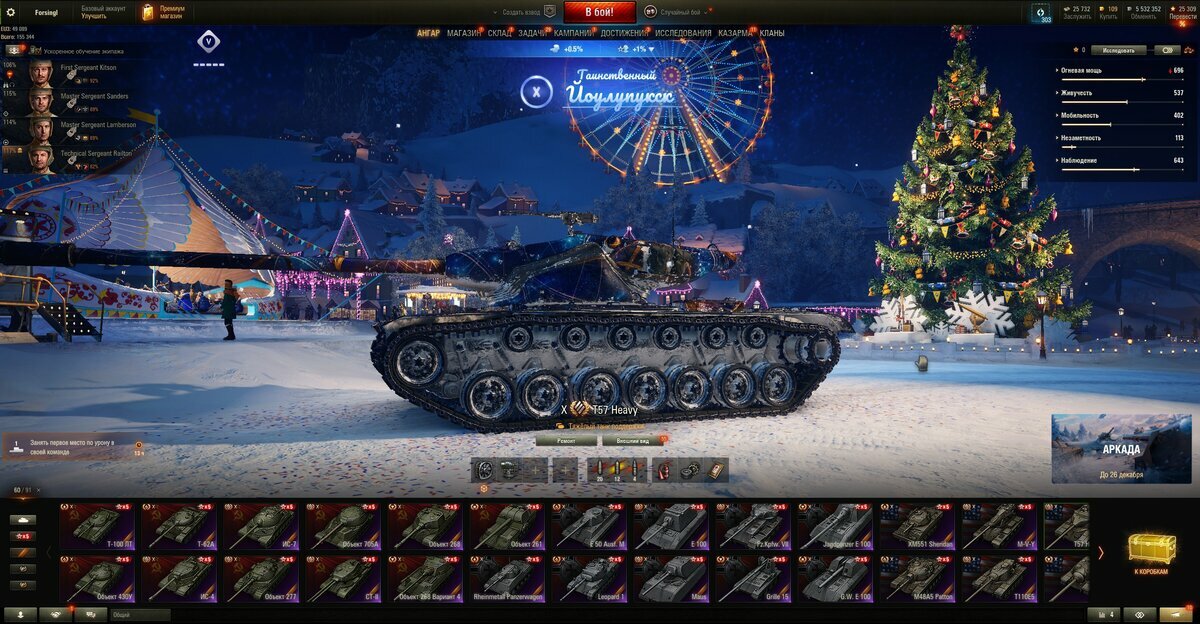Show the Кланы section
The height and width of the screenshot is (624, 1200).
click(771, 33)
